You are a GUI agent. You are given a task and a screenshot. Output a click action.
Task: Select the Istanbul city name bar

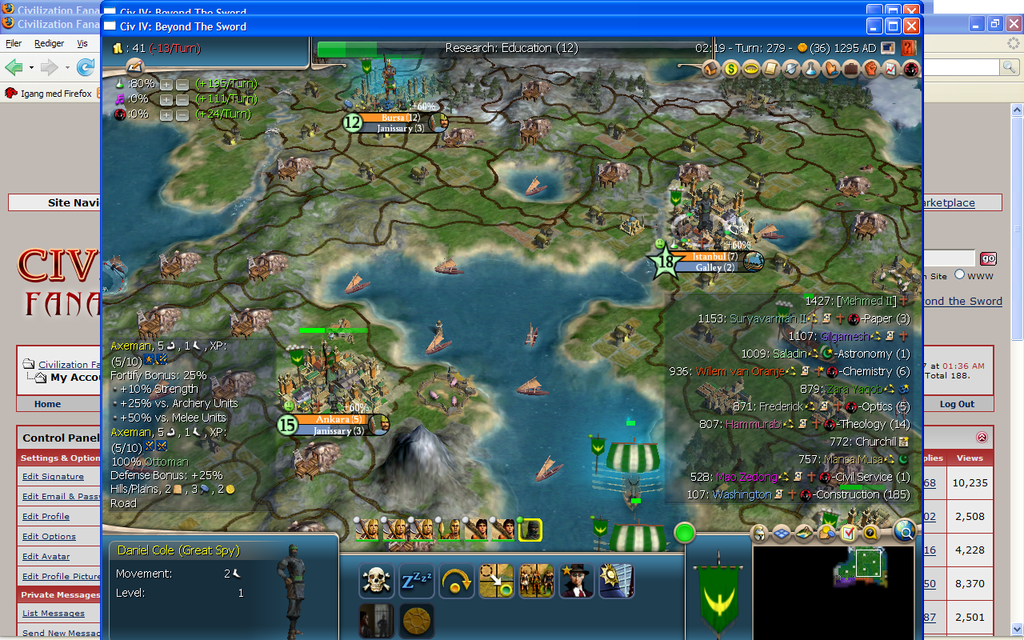714,256
